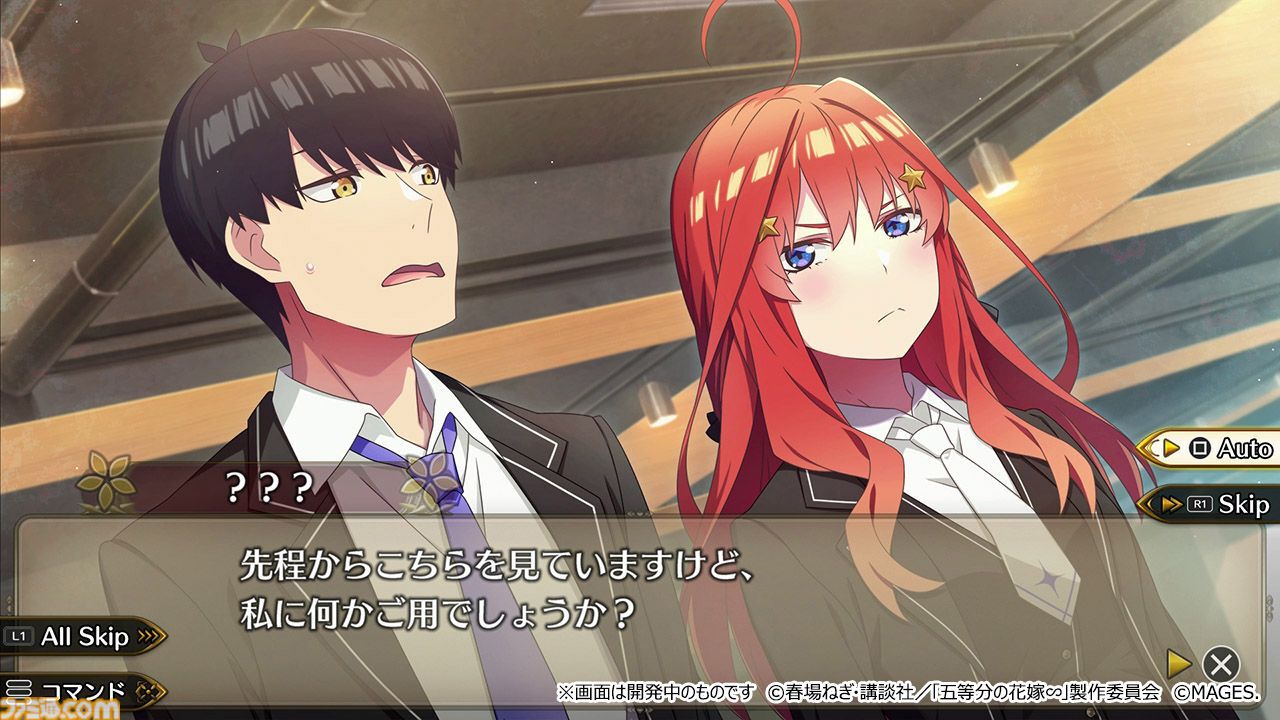Click the gold arrowhead tip of the Skip banner

(x=1143, y=502)
